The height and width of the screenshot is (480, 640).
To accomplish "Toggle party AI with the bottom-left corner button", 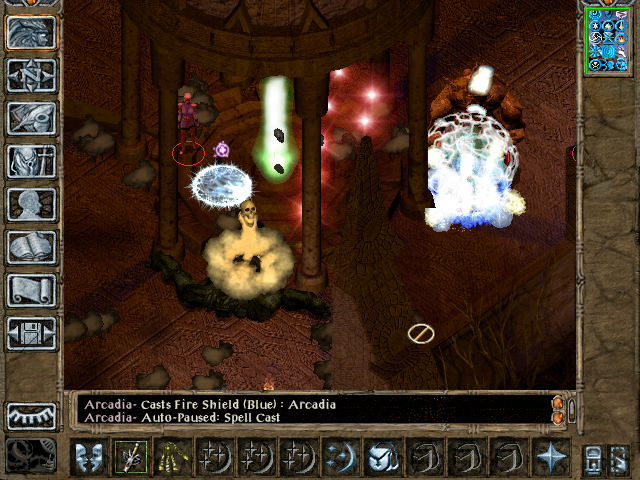I will (x=32, y=456).
